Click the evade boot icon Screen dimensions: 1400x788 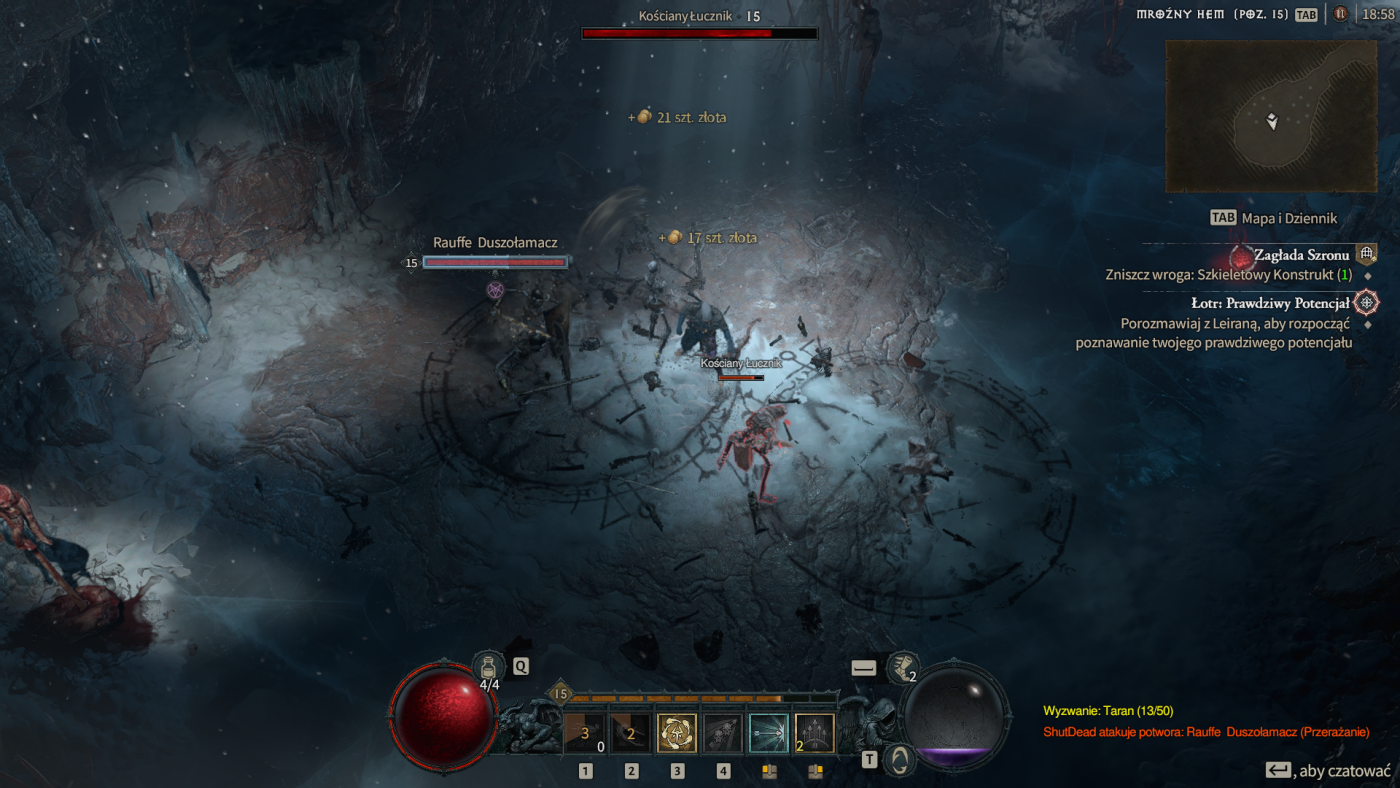tap(903, 668)
